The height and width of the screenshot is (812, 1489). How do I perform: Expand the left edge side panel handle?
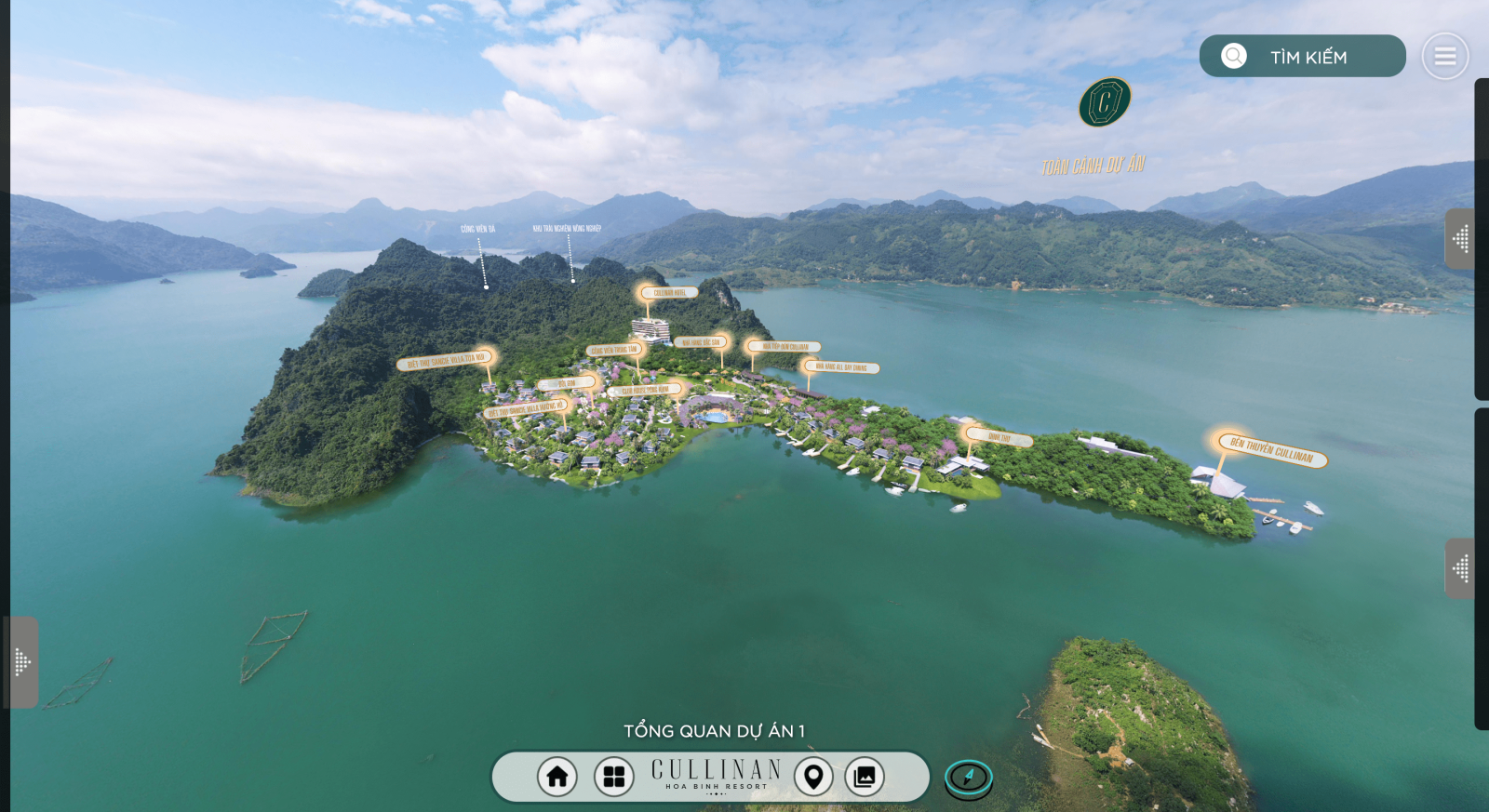click(22, 662)
